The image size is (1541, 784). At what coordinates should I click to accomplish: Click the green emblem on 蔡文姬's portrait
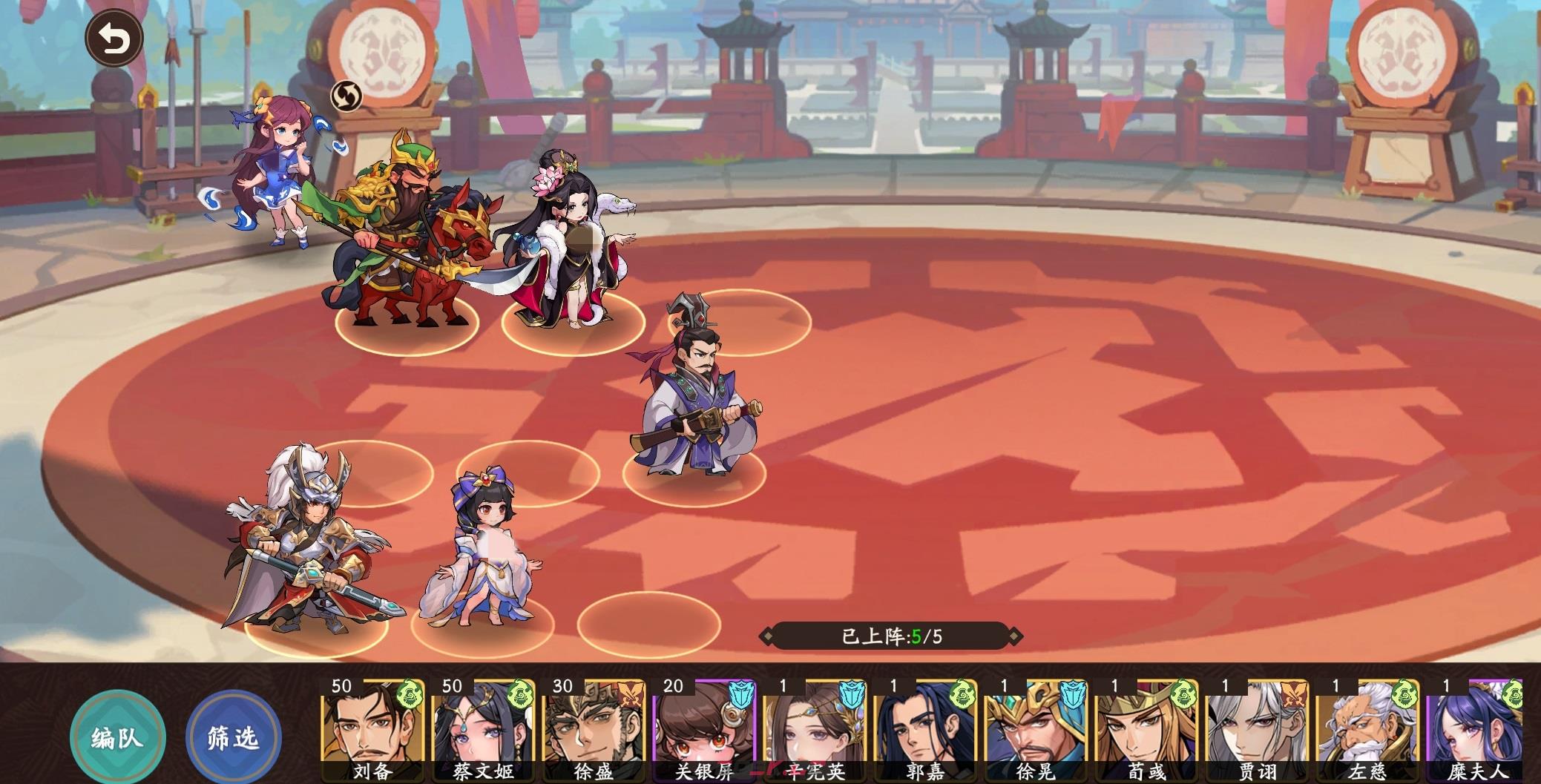pos(519,694)
